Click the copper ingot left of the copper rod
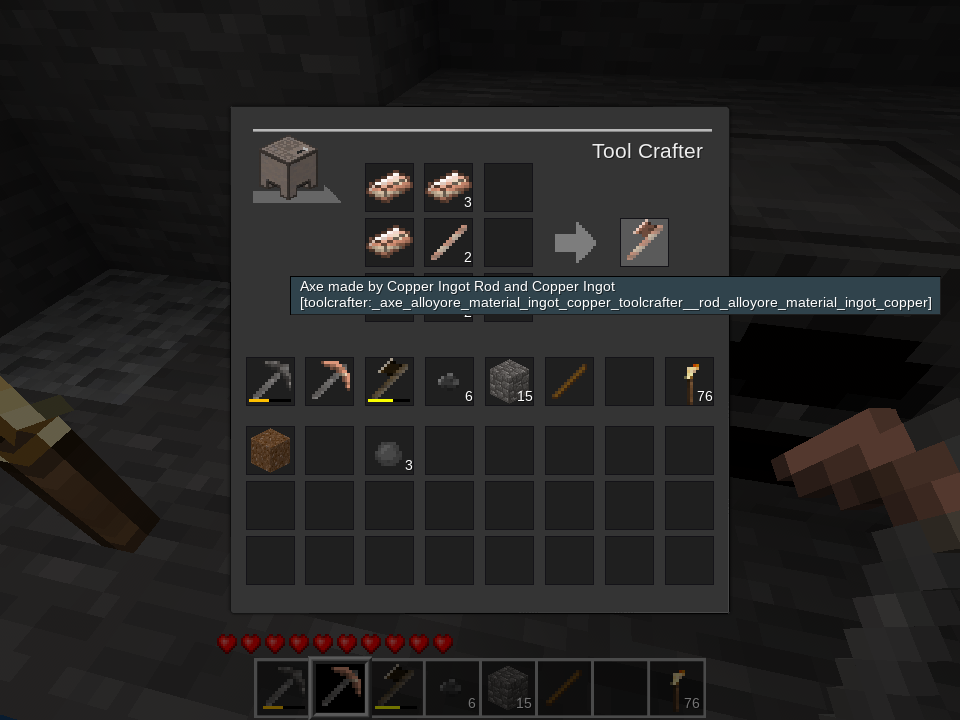This screenshot has height=720, width=960. [x=389, y=242]
